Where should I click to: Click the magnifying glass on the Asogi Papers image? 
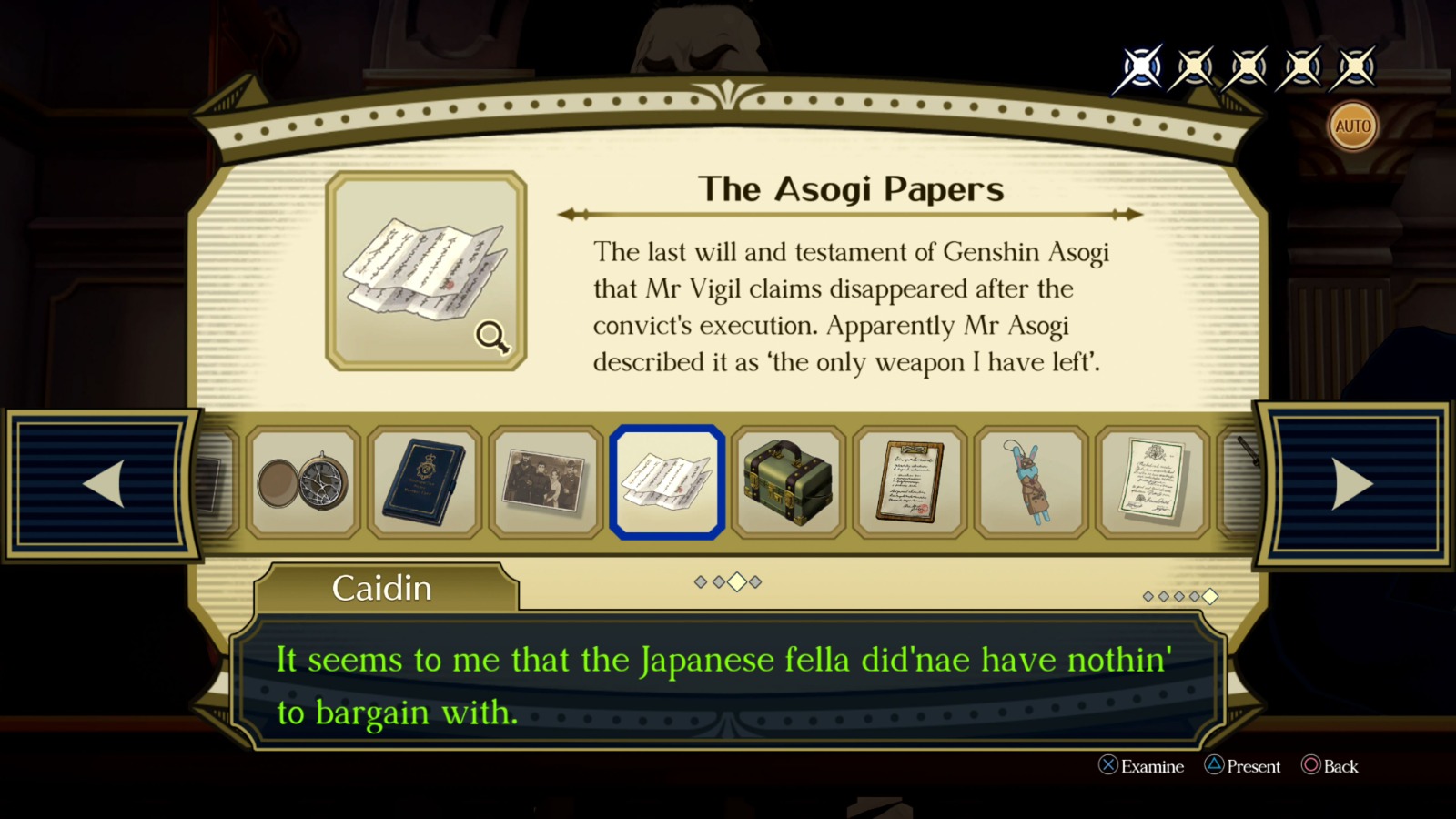491,336
